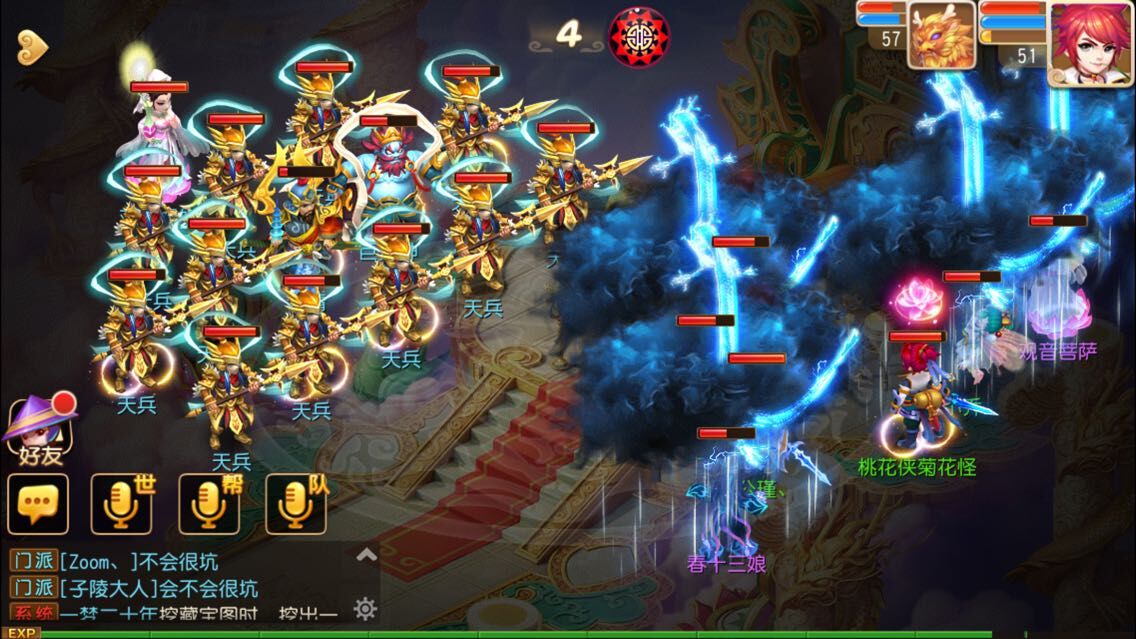Activate the 世 world voice microphone
1136x639 pixels.
pyautogui.click(x=122, y=503)
